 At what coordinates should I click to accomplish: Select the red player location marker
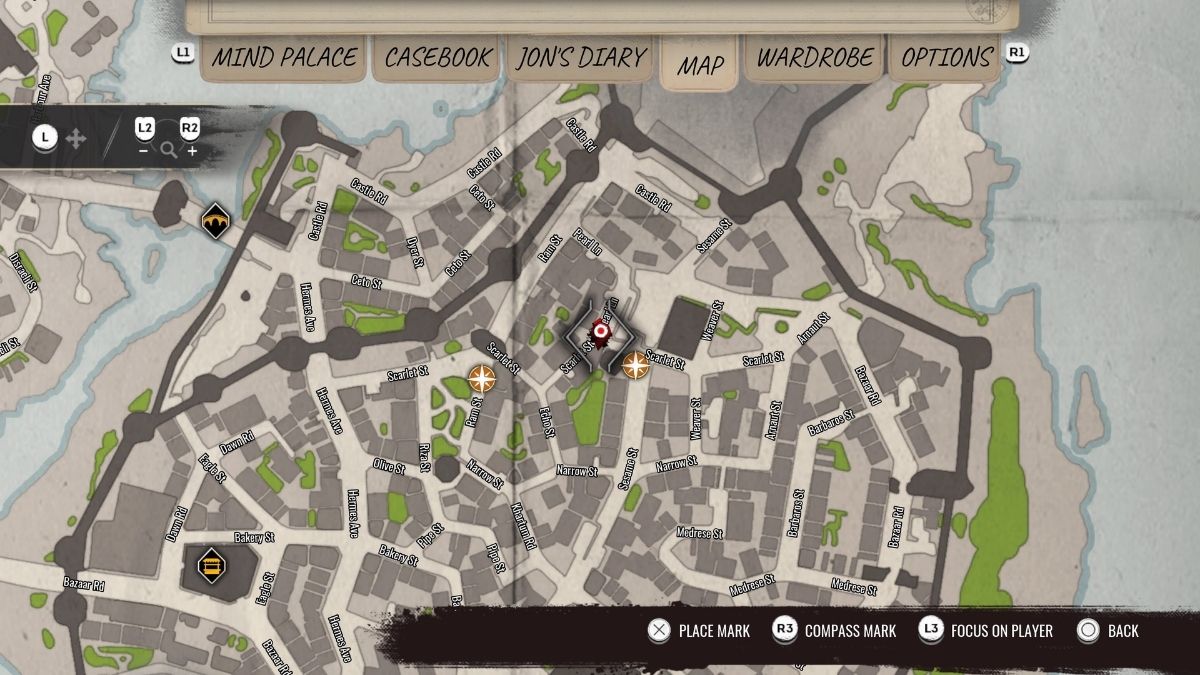tap(600, 332)
